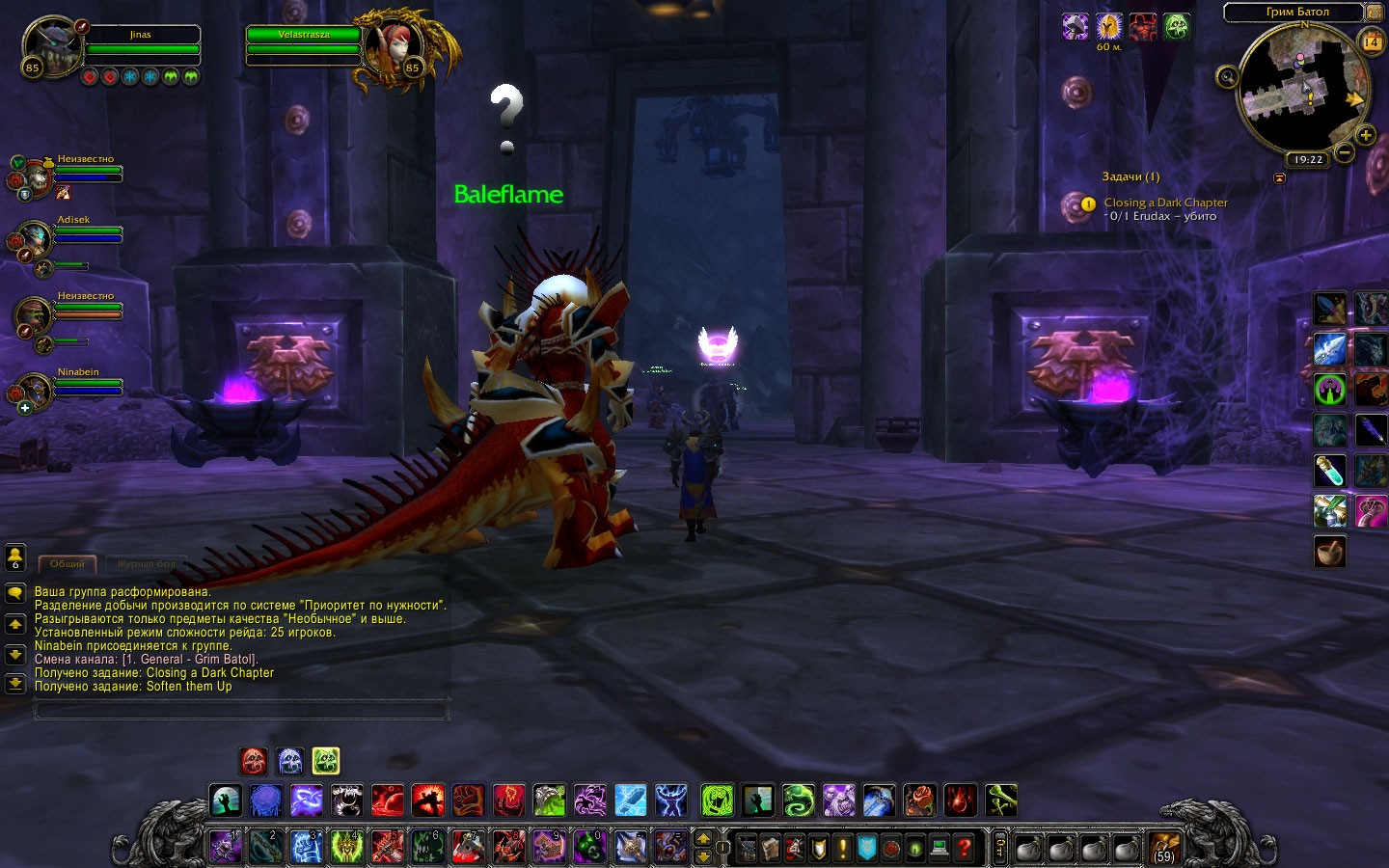
Task: Zoom out the minimap with the minus button
Action: (x=1344, y=152)
